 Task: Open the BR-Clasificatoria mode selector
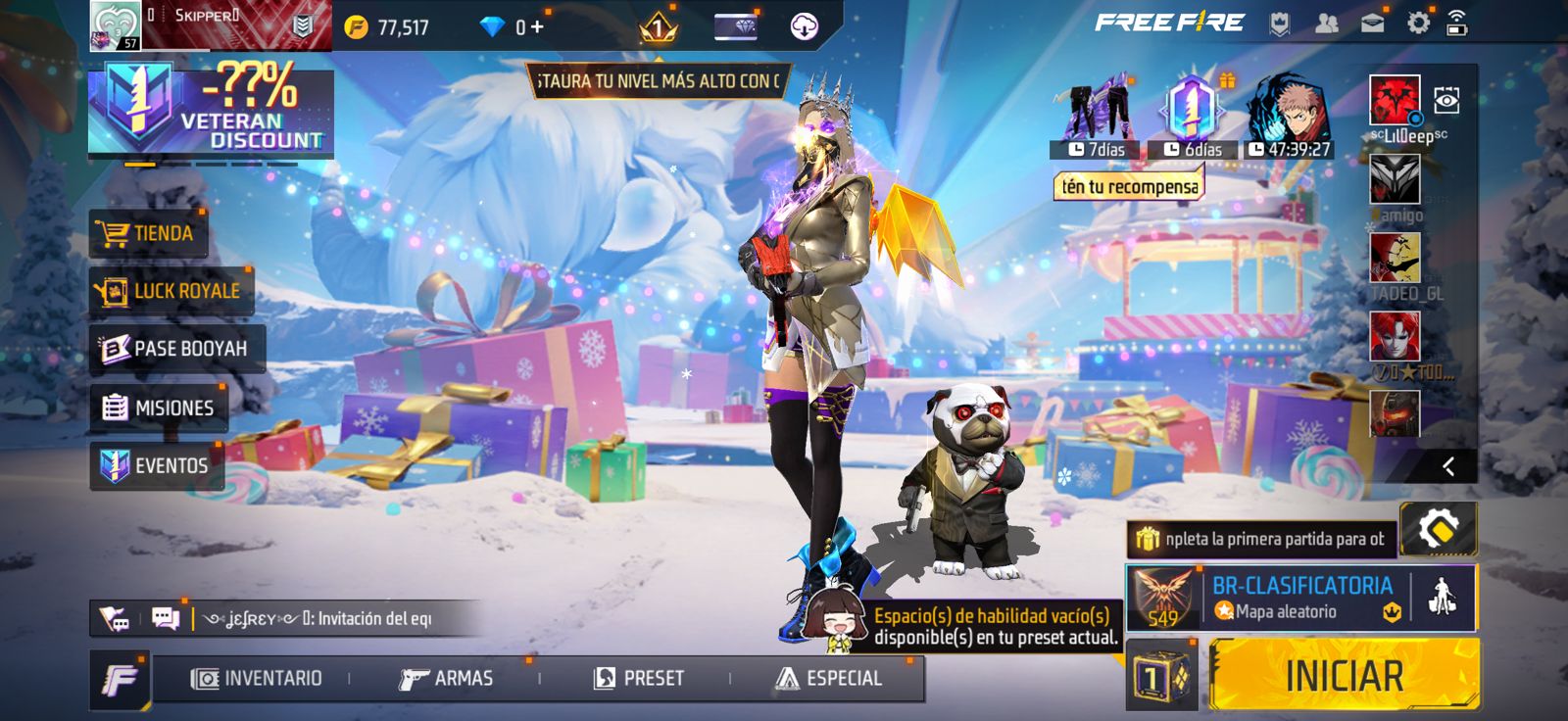click(x=1299, y=598)
